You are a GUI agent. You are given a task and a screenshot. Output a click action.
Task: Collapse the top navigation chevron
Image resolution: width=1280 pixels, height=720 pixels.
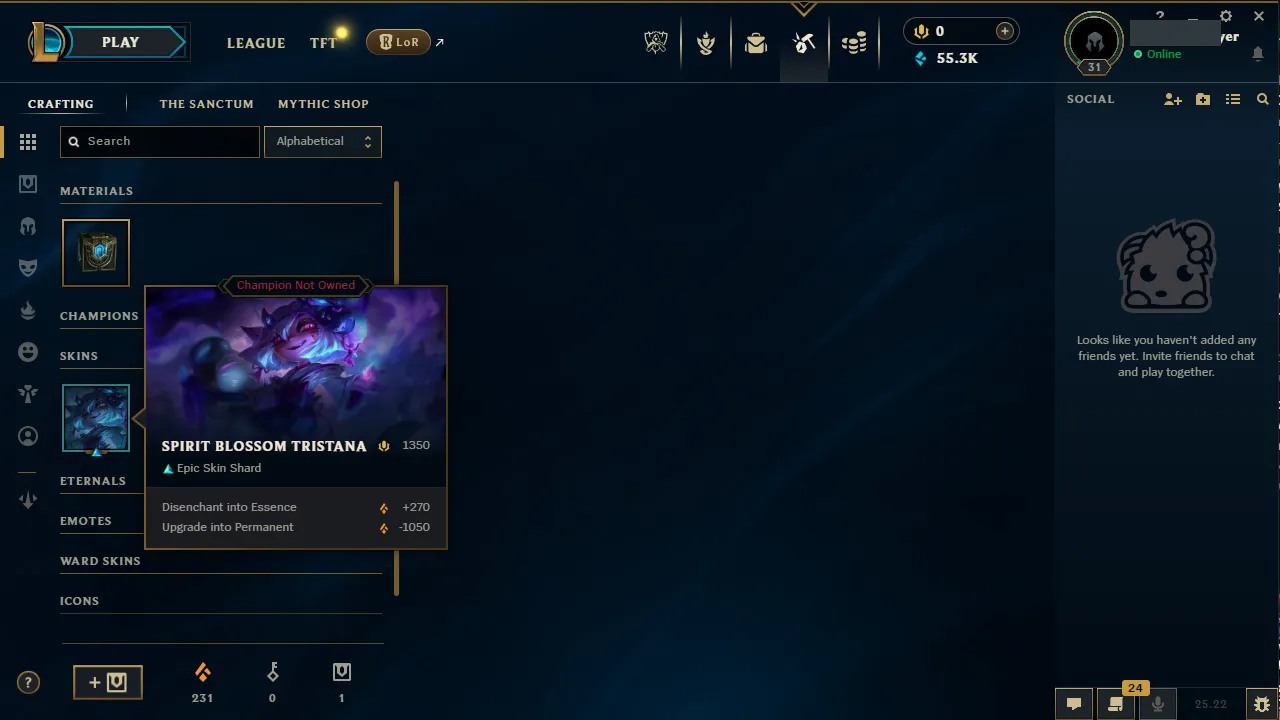(x=804, y=8)
